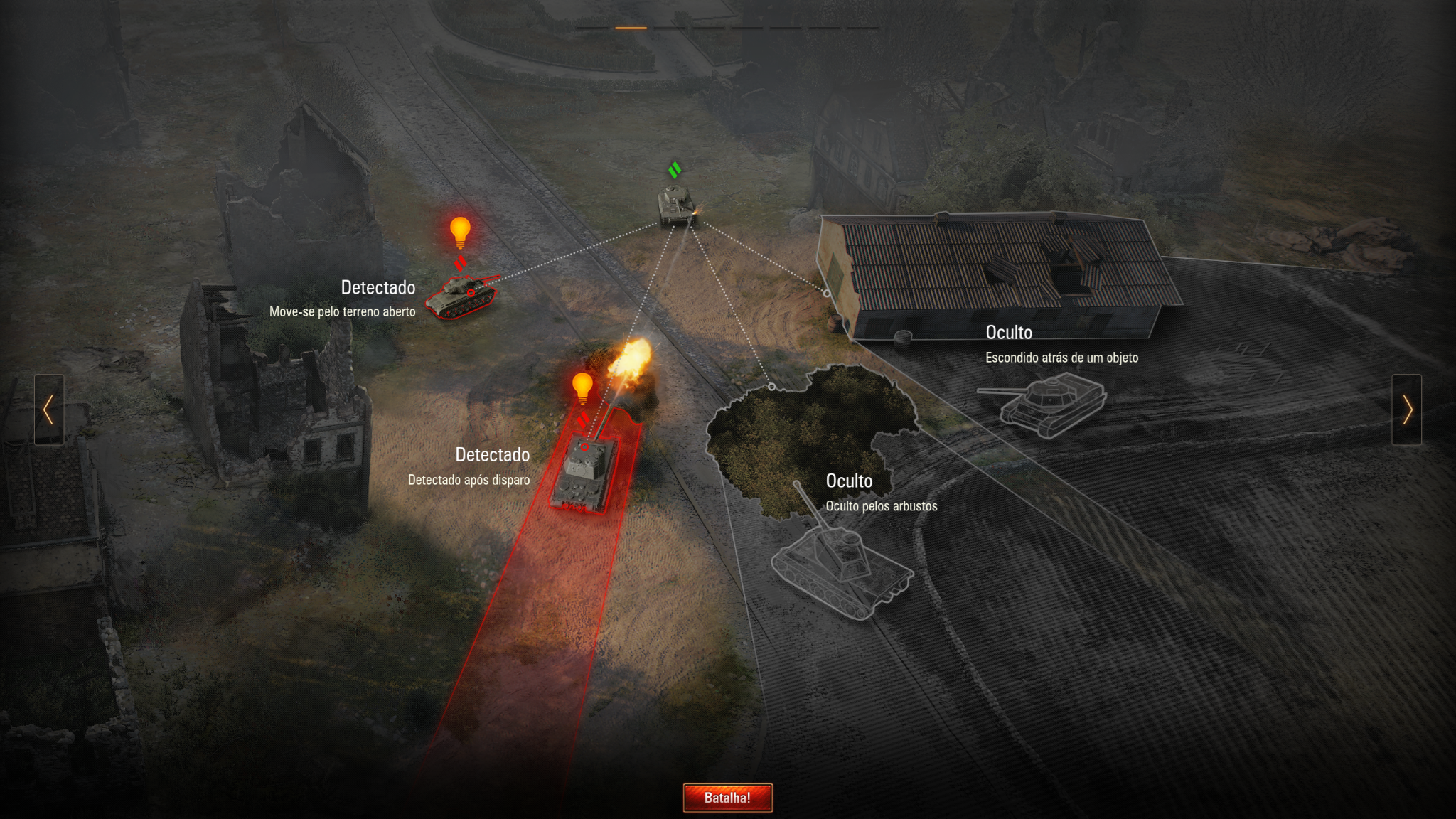The image size is (1456, 819).
Task: Jump to the first page indicator segment
Action: [591, 28]
